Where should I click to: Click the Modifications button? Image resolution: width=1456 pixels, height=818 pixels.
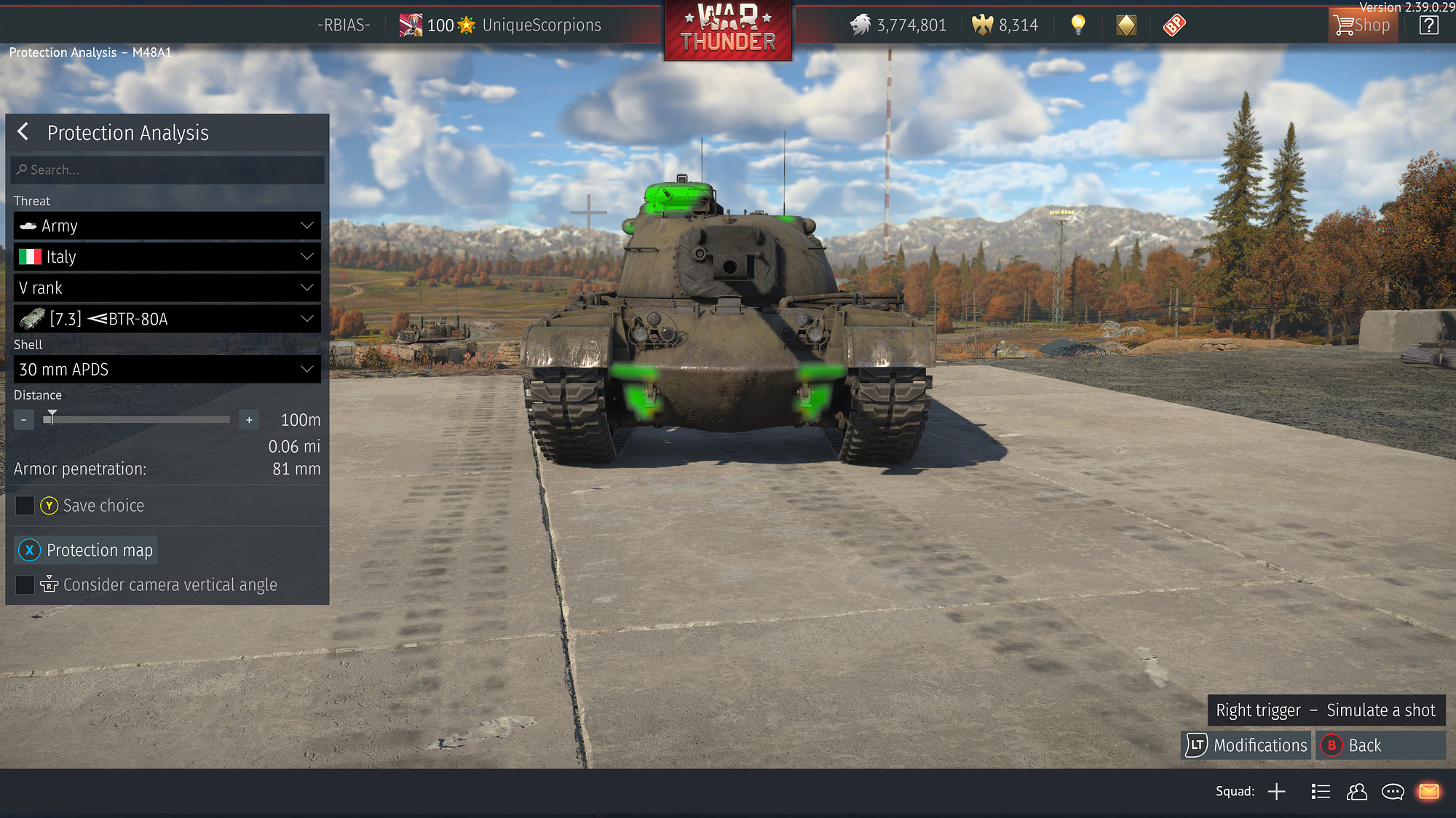pos(1246,745)
